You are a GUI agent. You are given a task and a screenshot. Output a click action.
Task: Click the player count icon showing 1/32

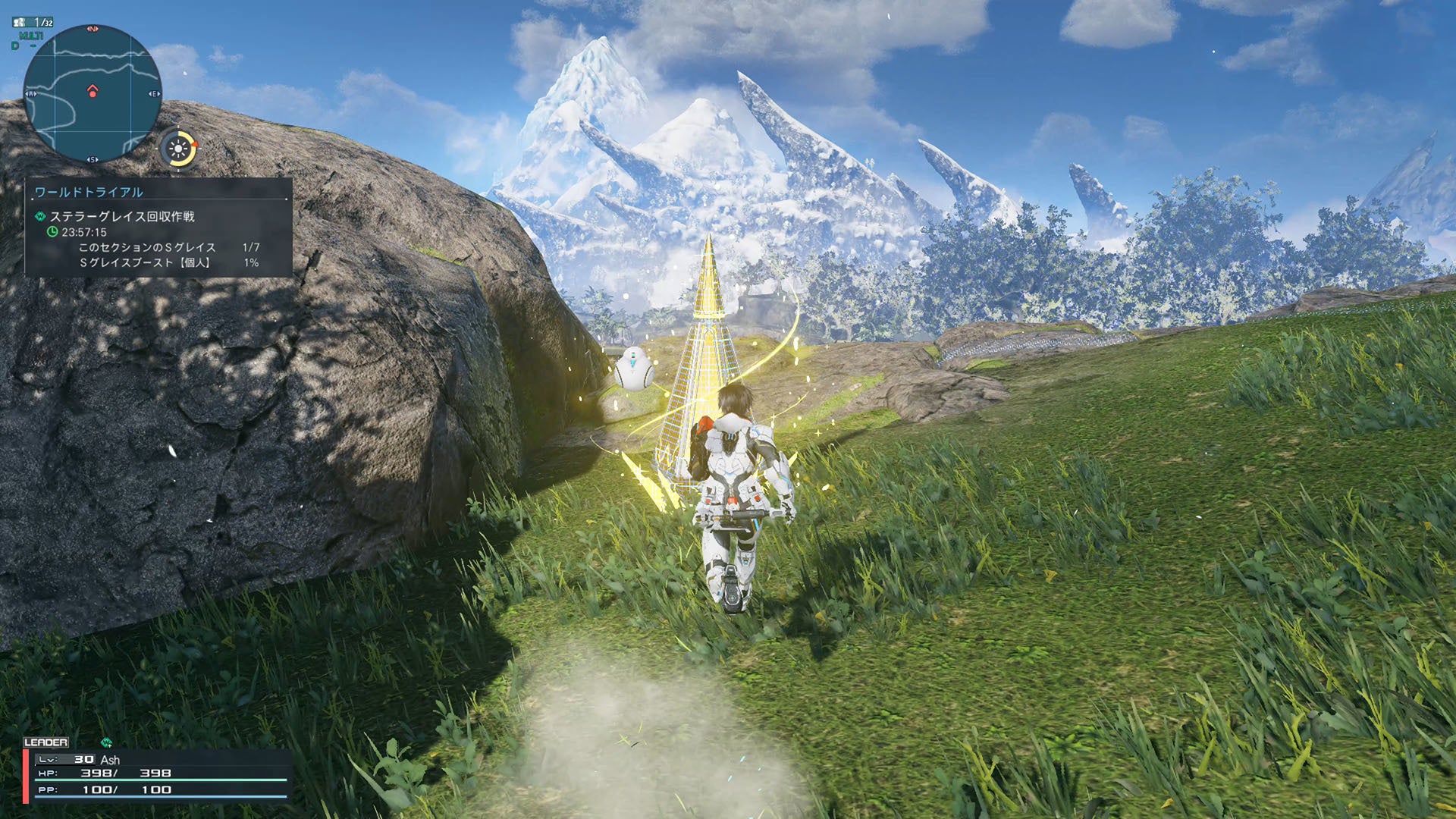[x=33, y=23]
